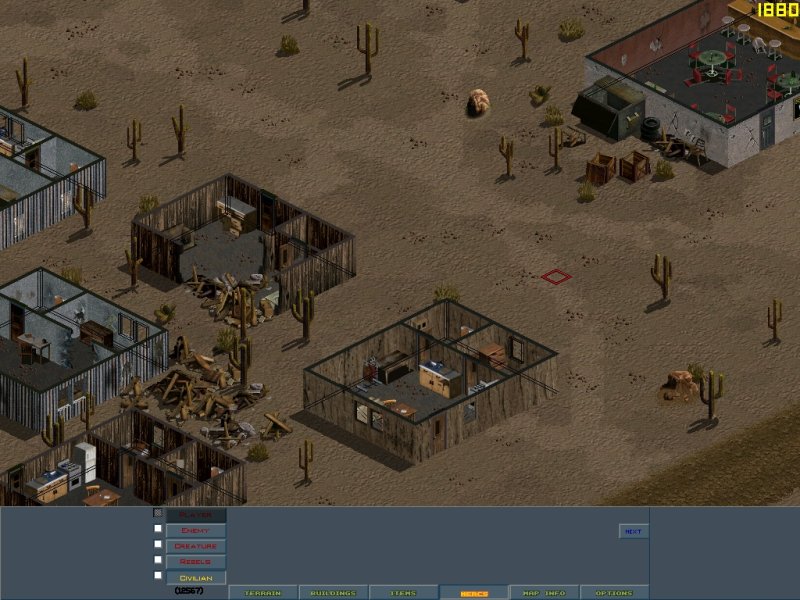Go to the Map Info tab
This screenshot has width=800, height=600.
[544, 593]
